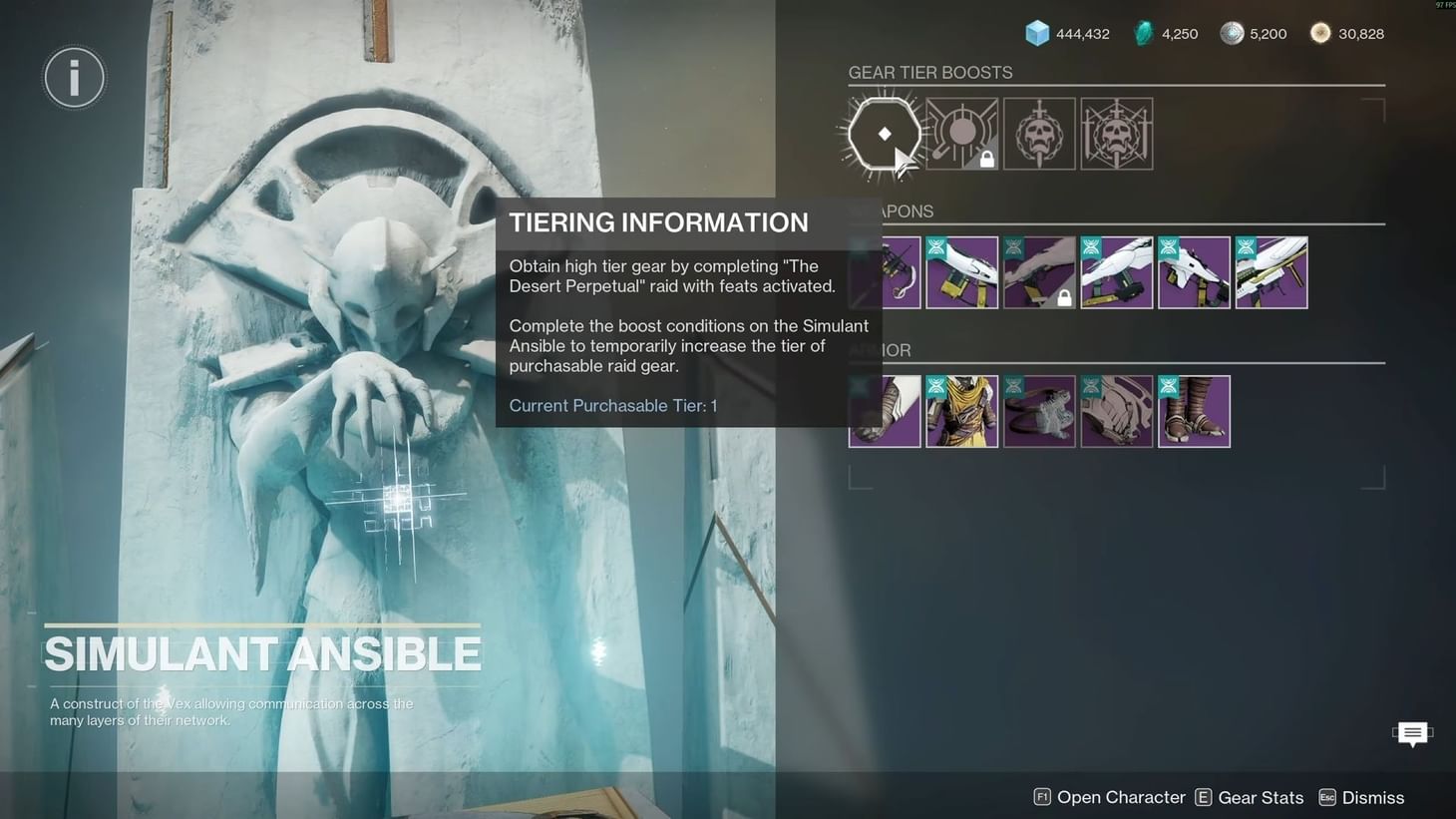This screenshot has width=1456, height=819.
Task: Click the Simulant Ansible title text
Action: pyautogui.click(x=261, y=655)
